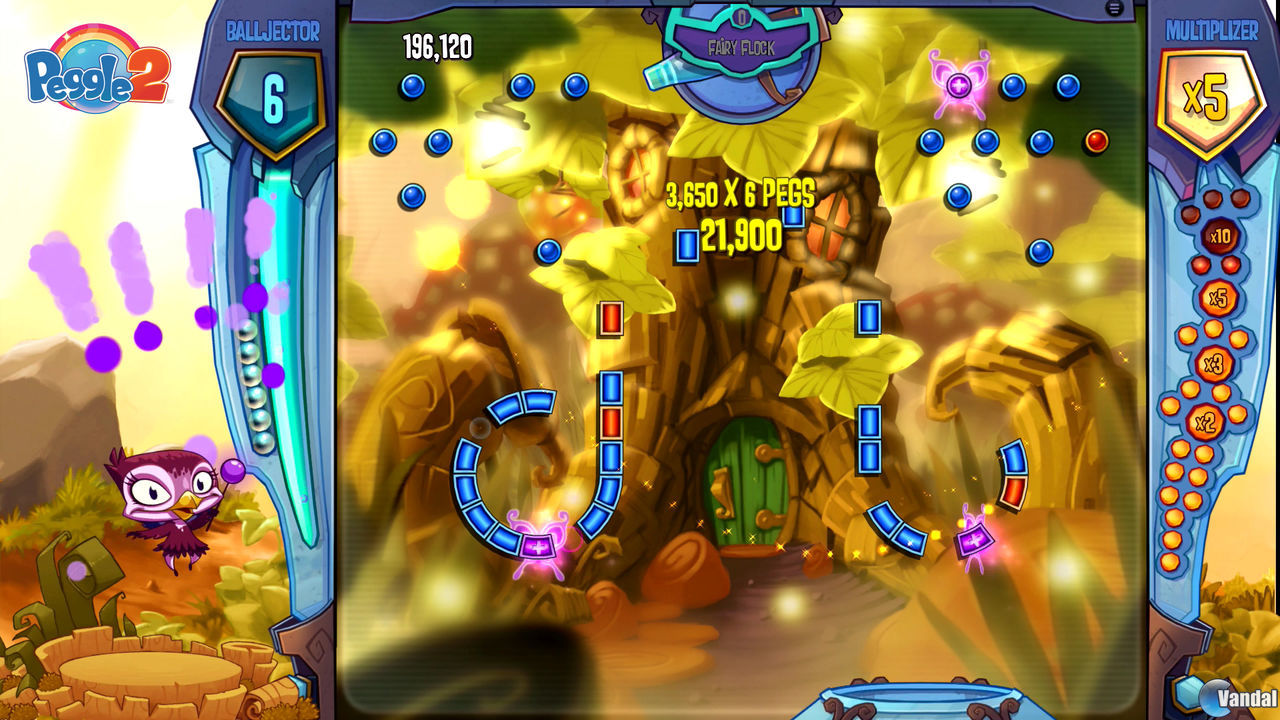Click the upper window of the treehouse

point(637,170)
